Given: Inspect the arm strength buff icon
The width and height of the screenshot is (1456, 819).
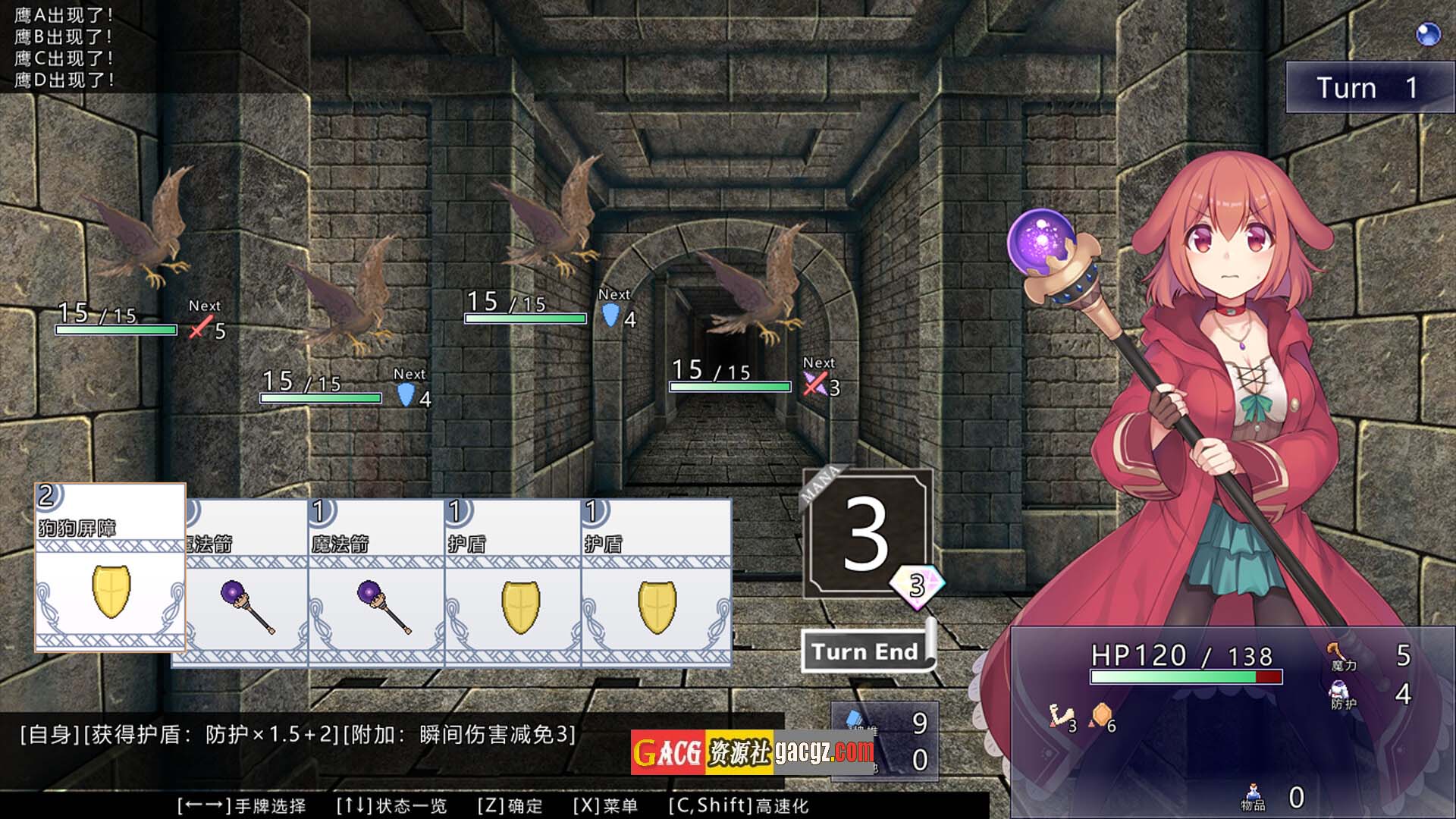Looking at the screenshot, I should pyautogui.click(x=1059, y=717).
